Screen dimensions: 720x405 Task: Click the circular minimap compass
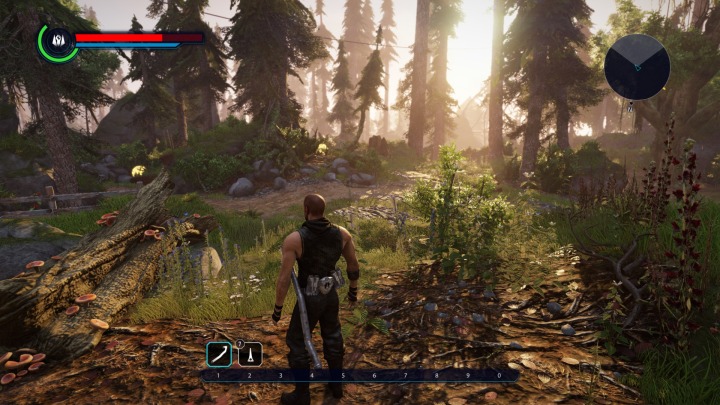tap(637, 67)
